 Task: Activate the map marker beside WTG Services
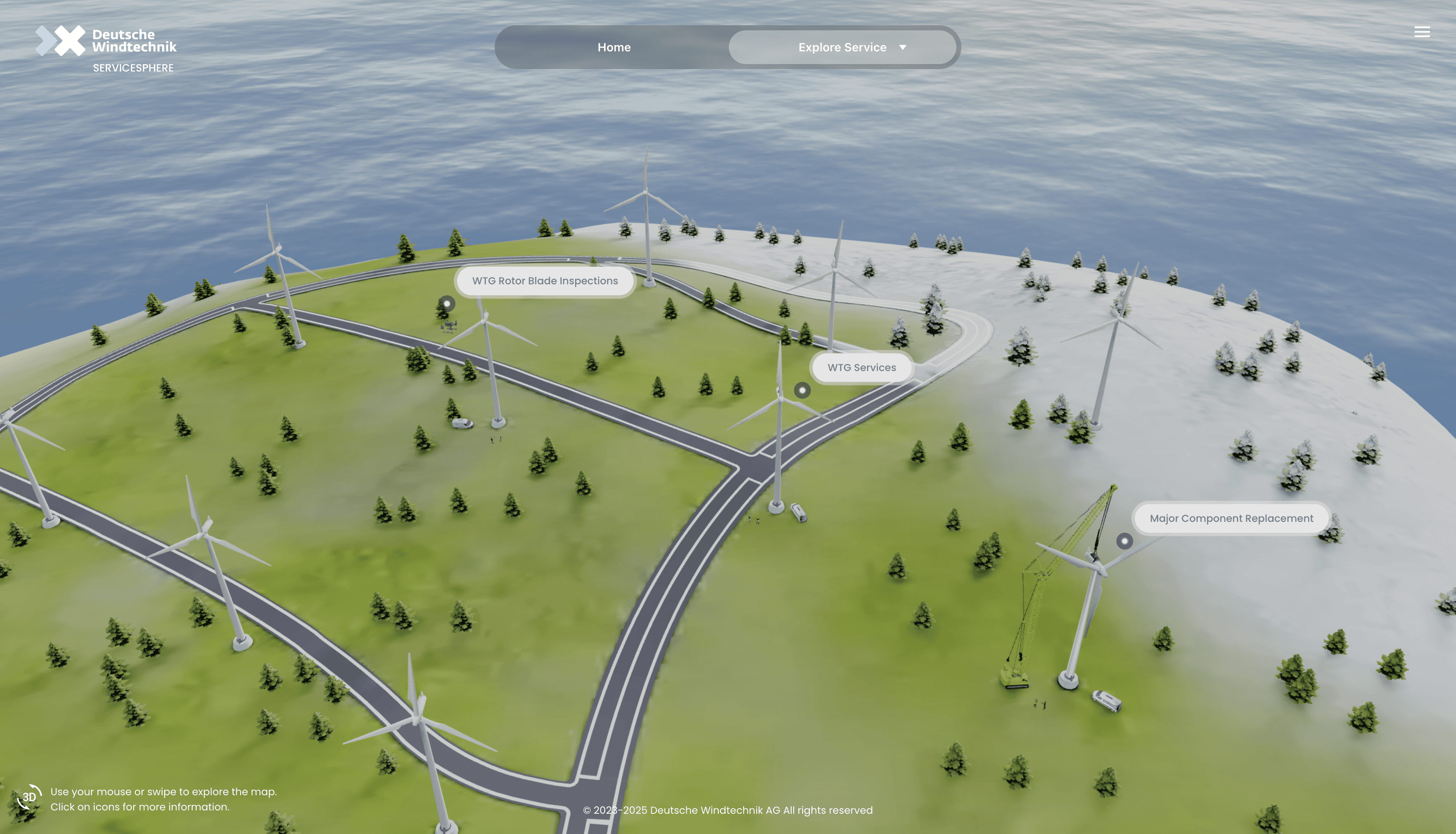802,390
